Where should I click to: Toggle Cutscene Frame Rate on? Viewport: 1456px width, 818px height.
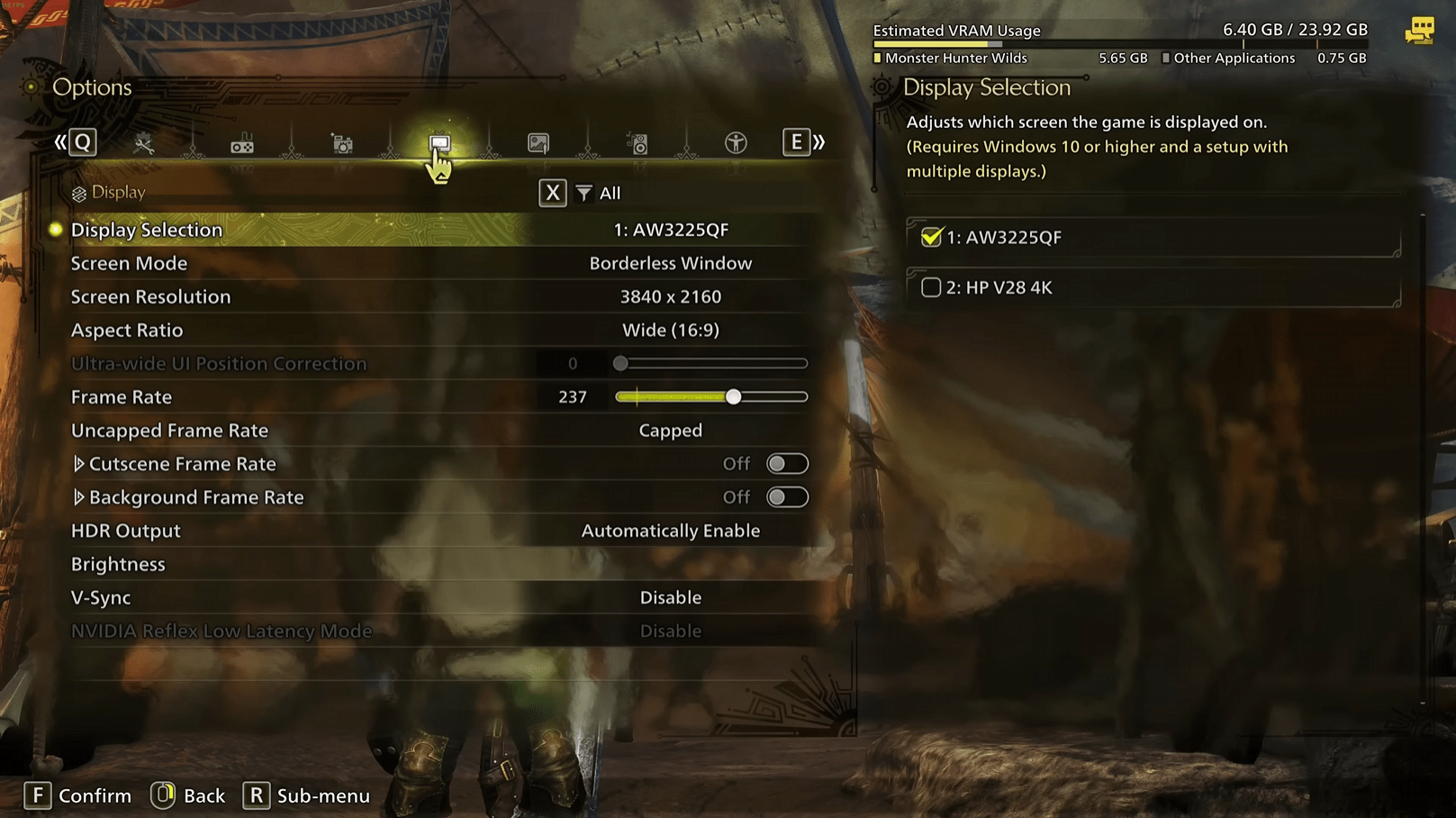(787, 463)
